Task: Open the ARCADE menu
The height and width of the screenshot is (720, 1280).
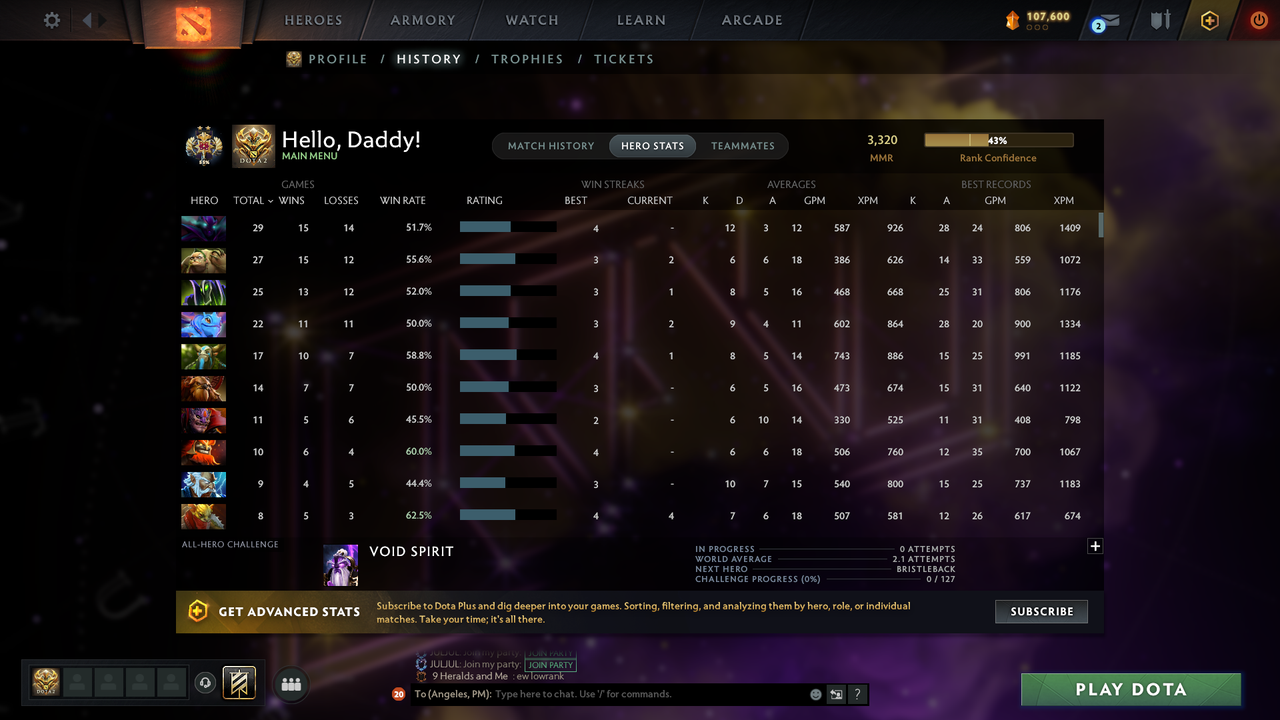Action: point(751,19)
